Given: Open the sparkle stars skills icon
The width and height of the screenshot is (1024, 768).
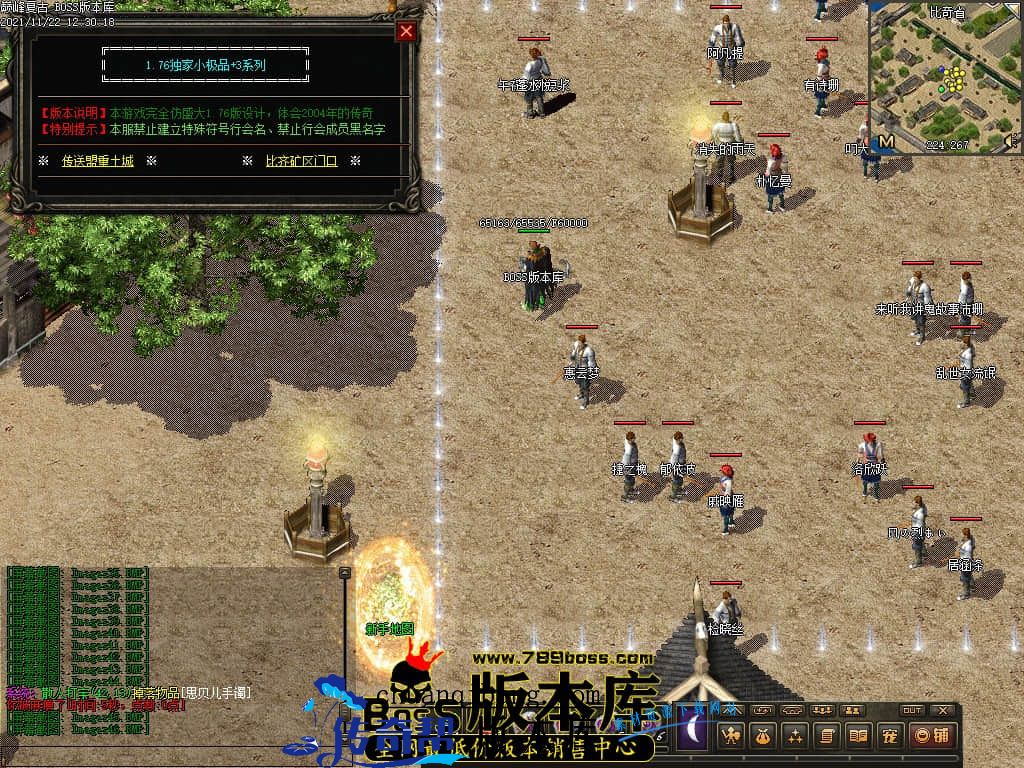Looking at the screenshot, I should coord(794,736).
